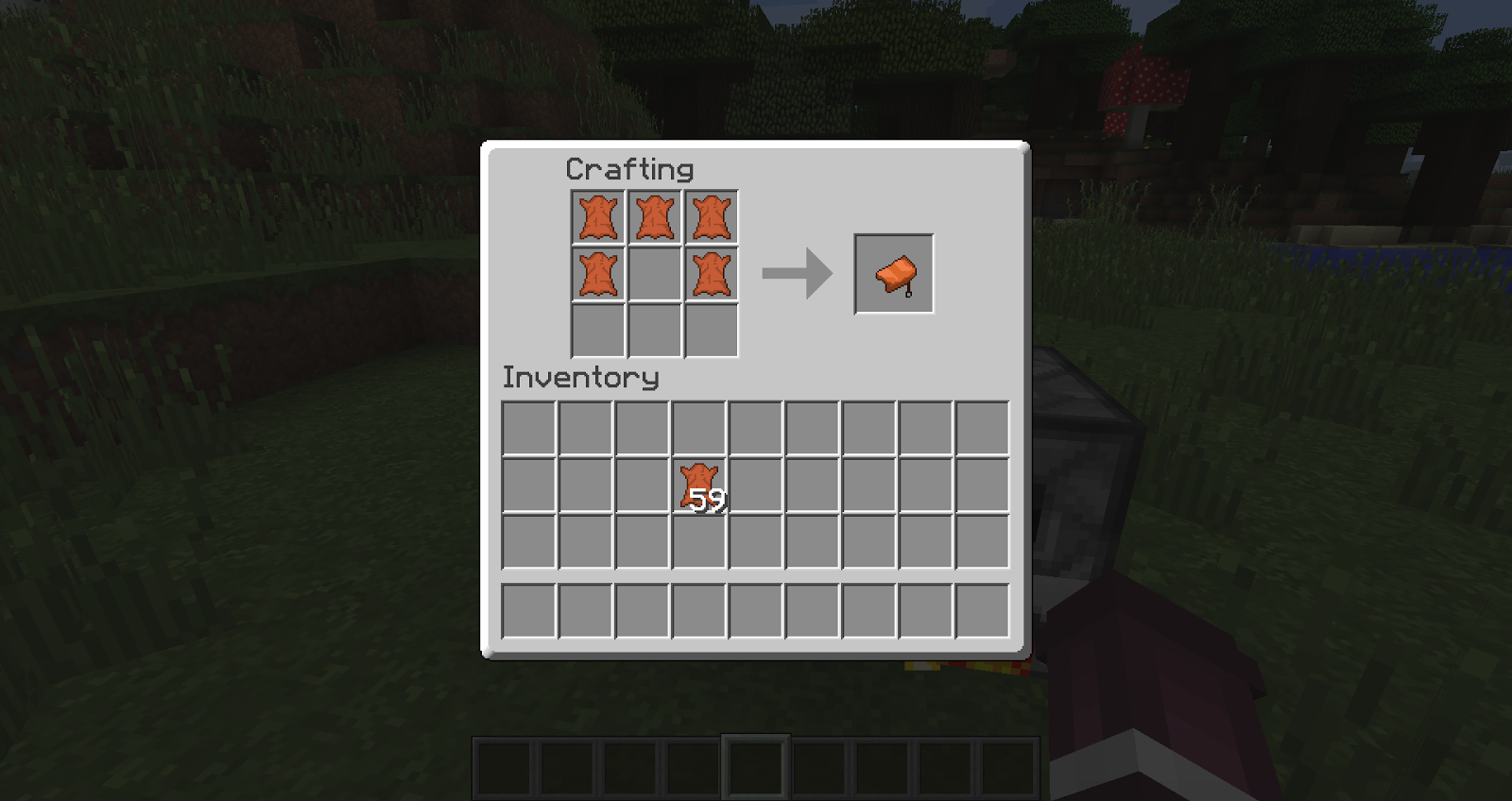Click the empty center crafting slot
Image resolution: width=1512 pixels, height=801 pixels.
coord(656,273)
